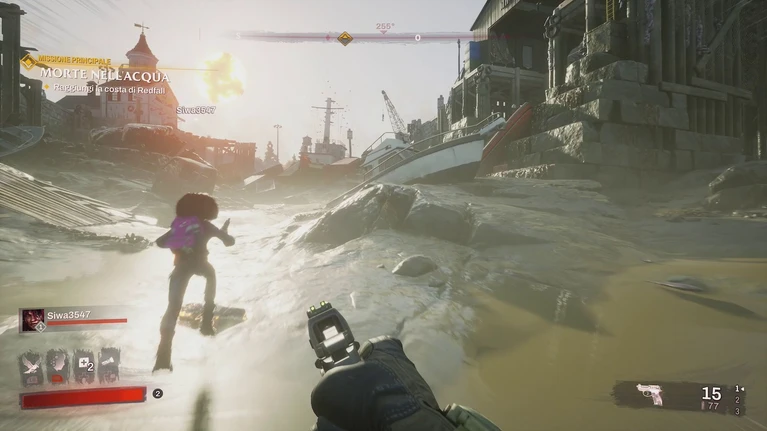
Task: Activate the raven ability icon
Action: (x=32, y=365)
